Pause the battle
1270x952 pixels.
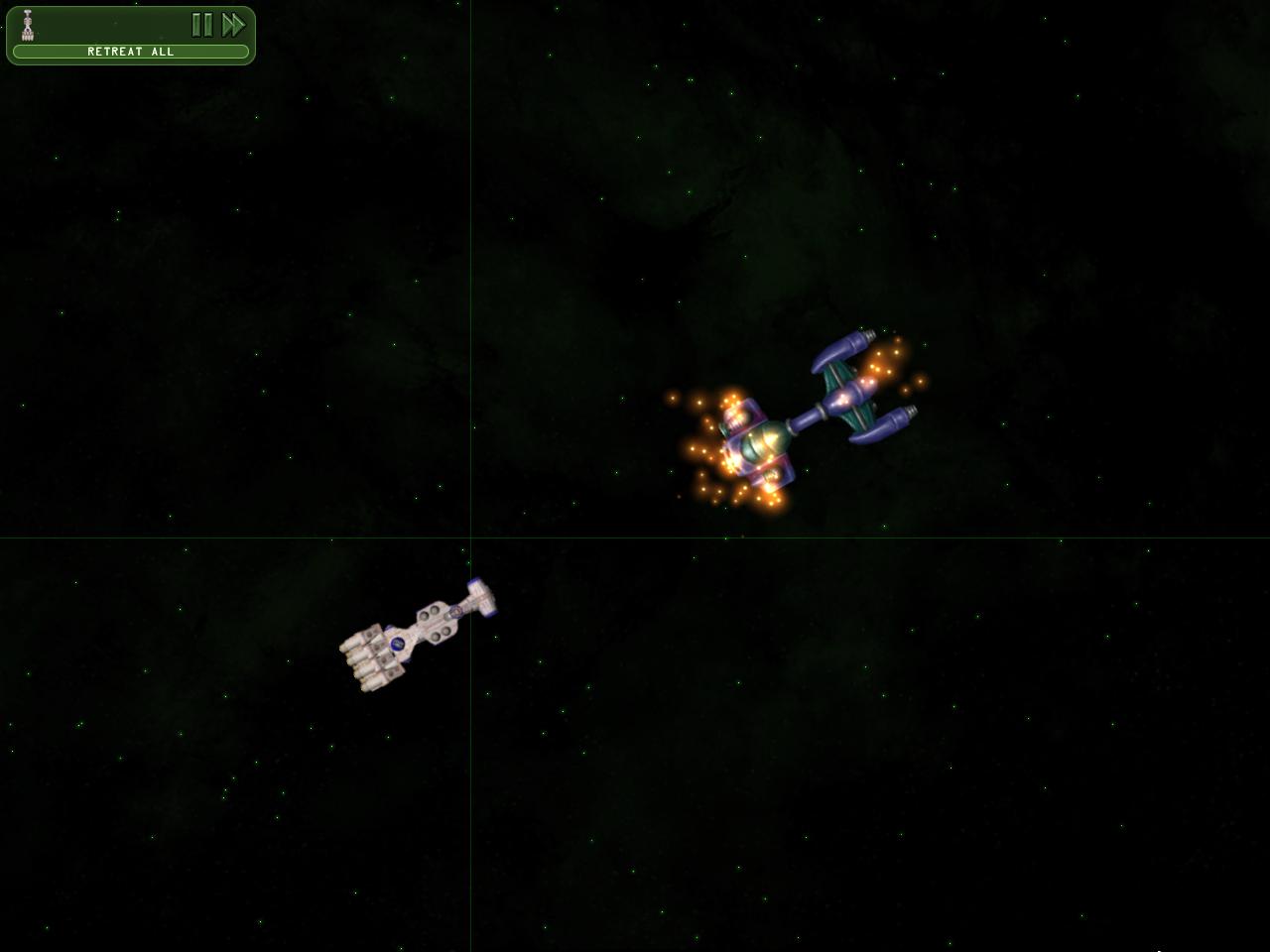(201, 25)
